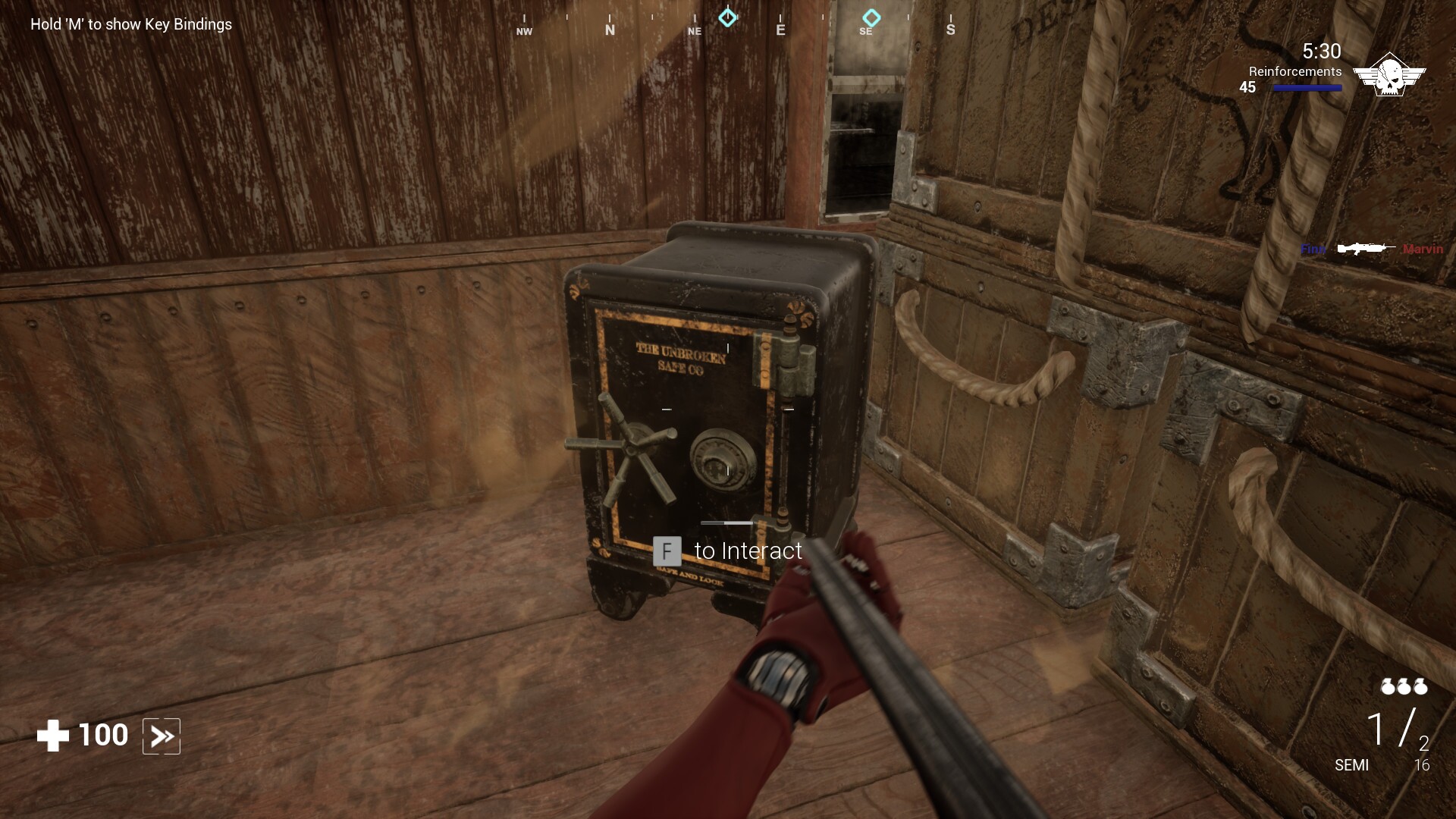This screenshot has width=1456, height=819.
Task: Select Finn's name in the kill feed
Action: pyautogui.click(x=1313, y=248)
